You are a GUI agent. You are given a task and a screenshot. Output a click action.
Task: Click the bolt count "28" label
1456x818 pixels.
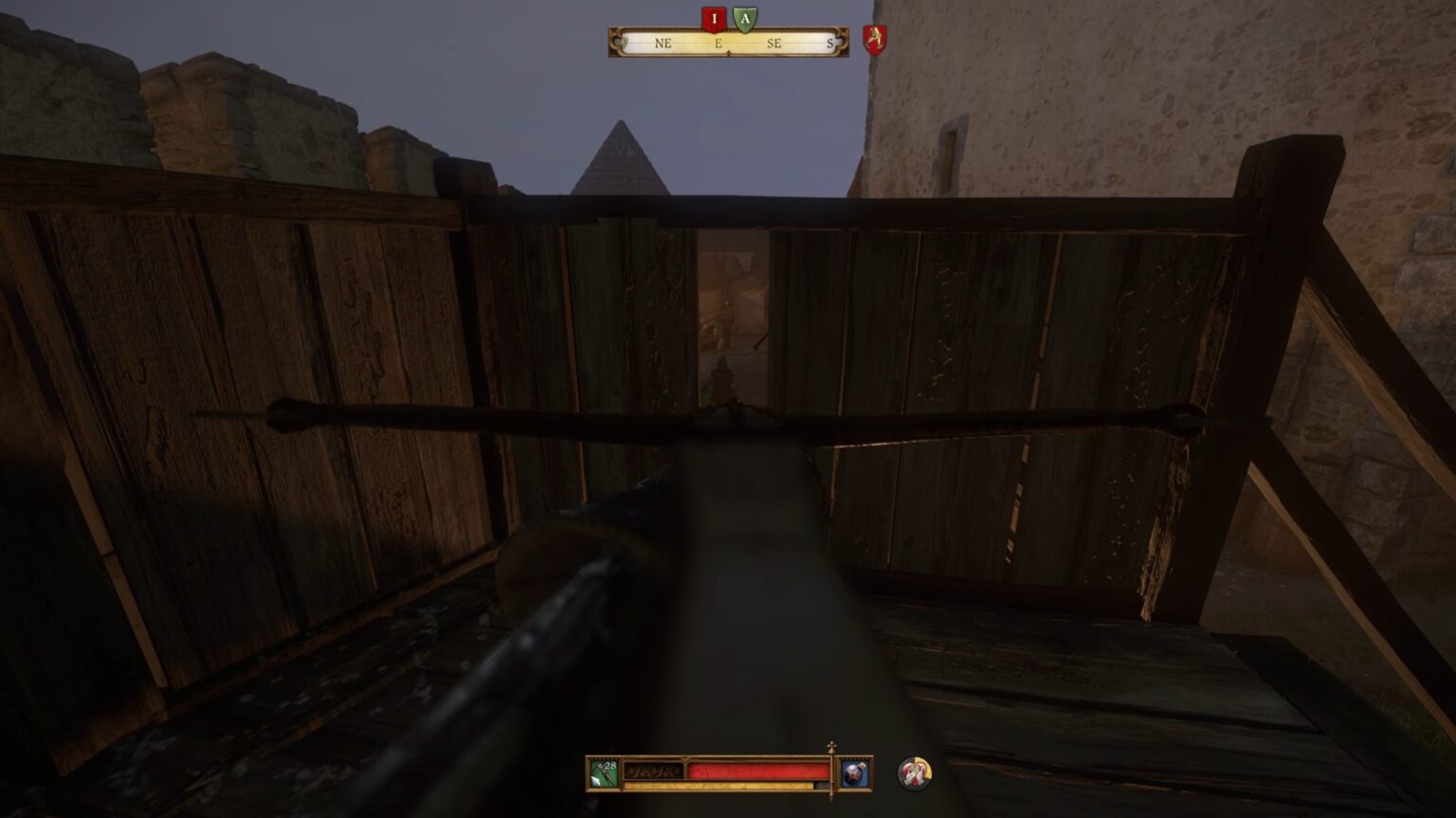[610, 765]
